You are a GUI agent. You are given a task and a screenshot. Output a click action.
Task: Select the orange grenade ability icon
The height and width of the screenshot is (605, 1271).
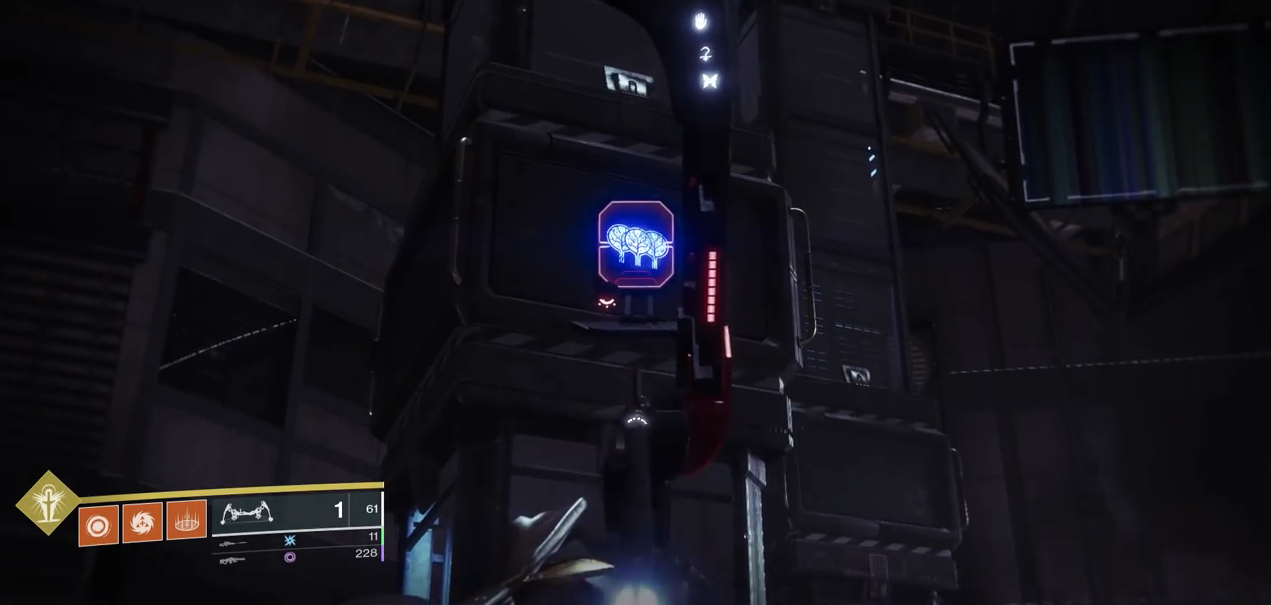(98, 525)
